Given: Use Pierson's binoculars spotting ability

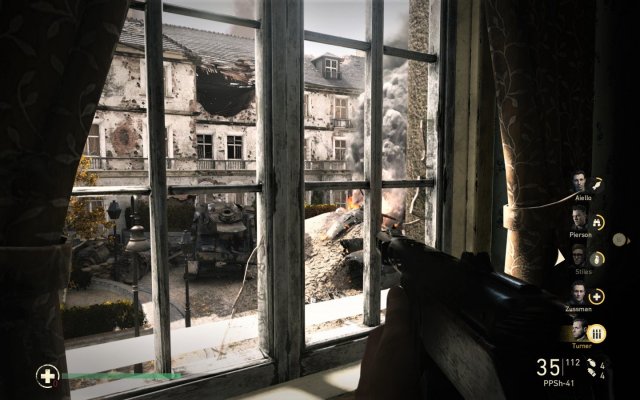Looking at the screenshot, I should [598, 223].
